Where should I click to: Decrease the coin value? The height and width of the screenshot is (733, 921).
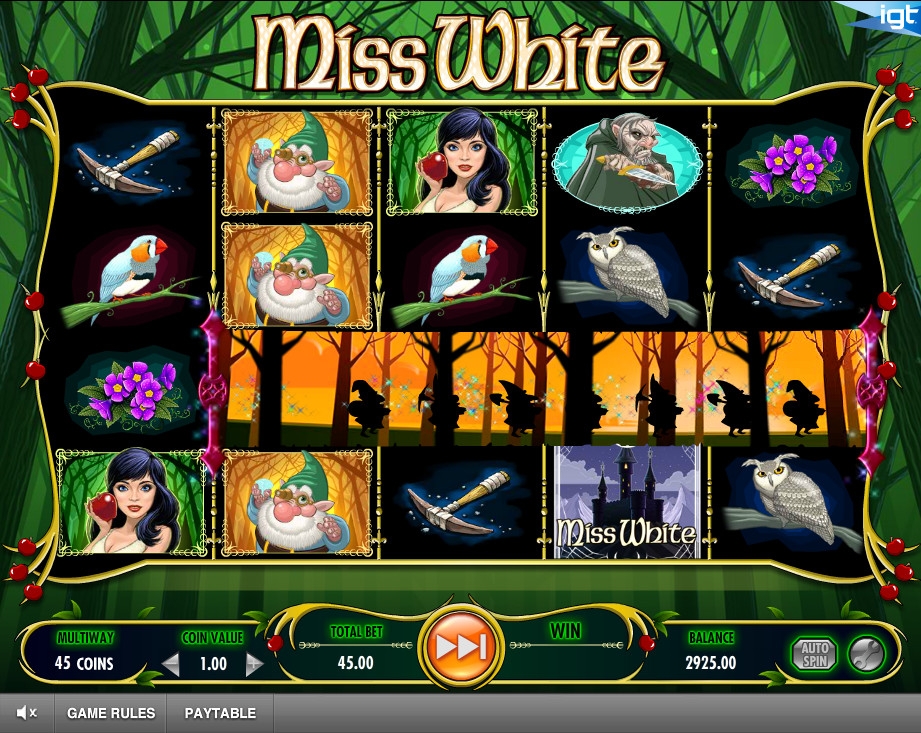point(171,664)
